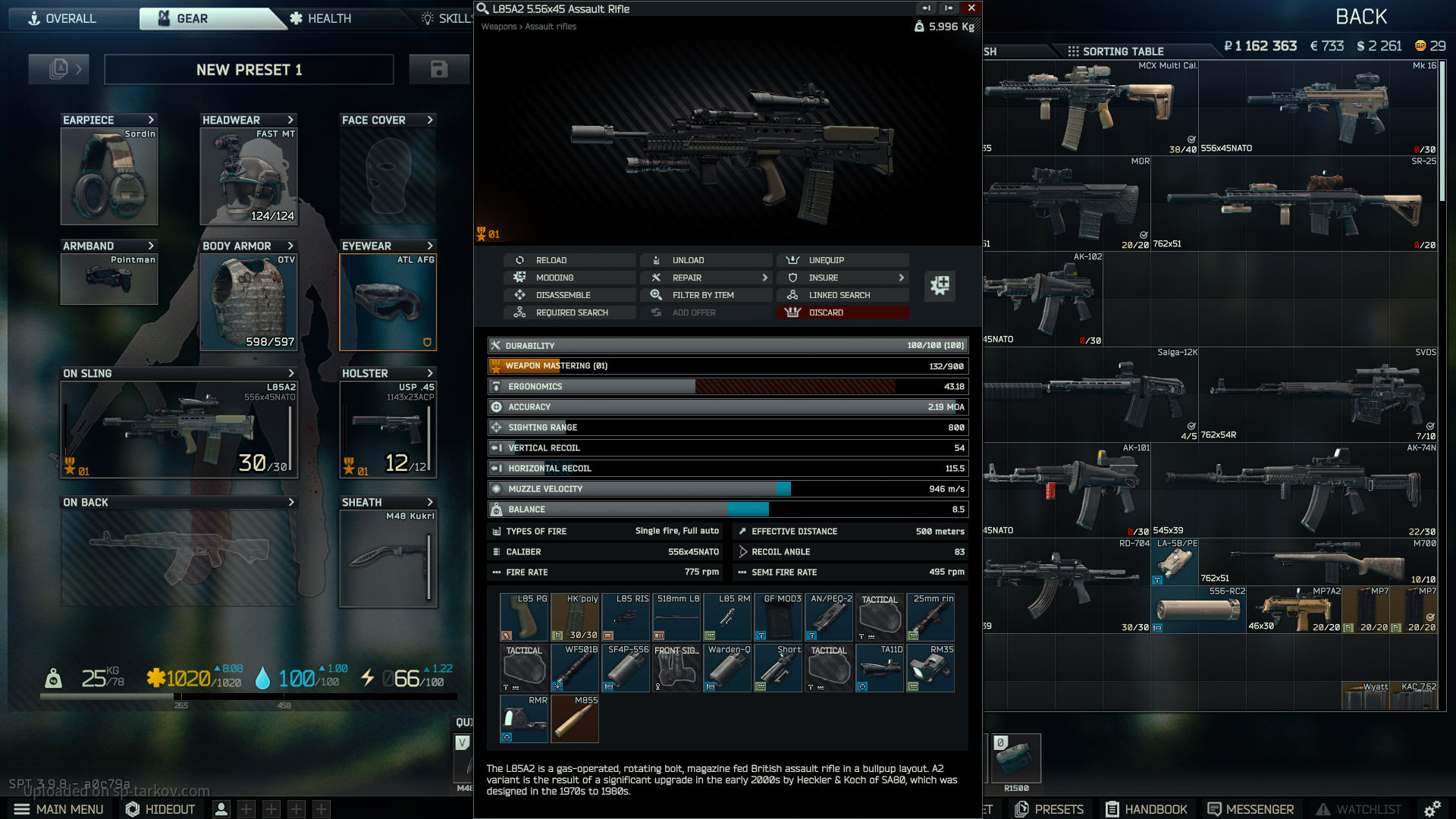
Task: Select the SR-25 rifle in stash
Action: (x=1294, y=203)
